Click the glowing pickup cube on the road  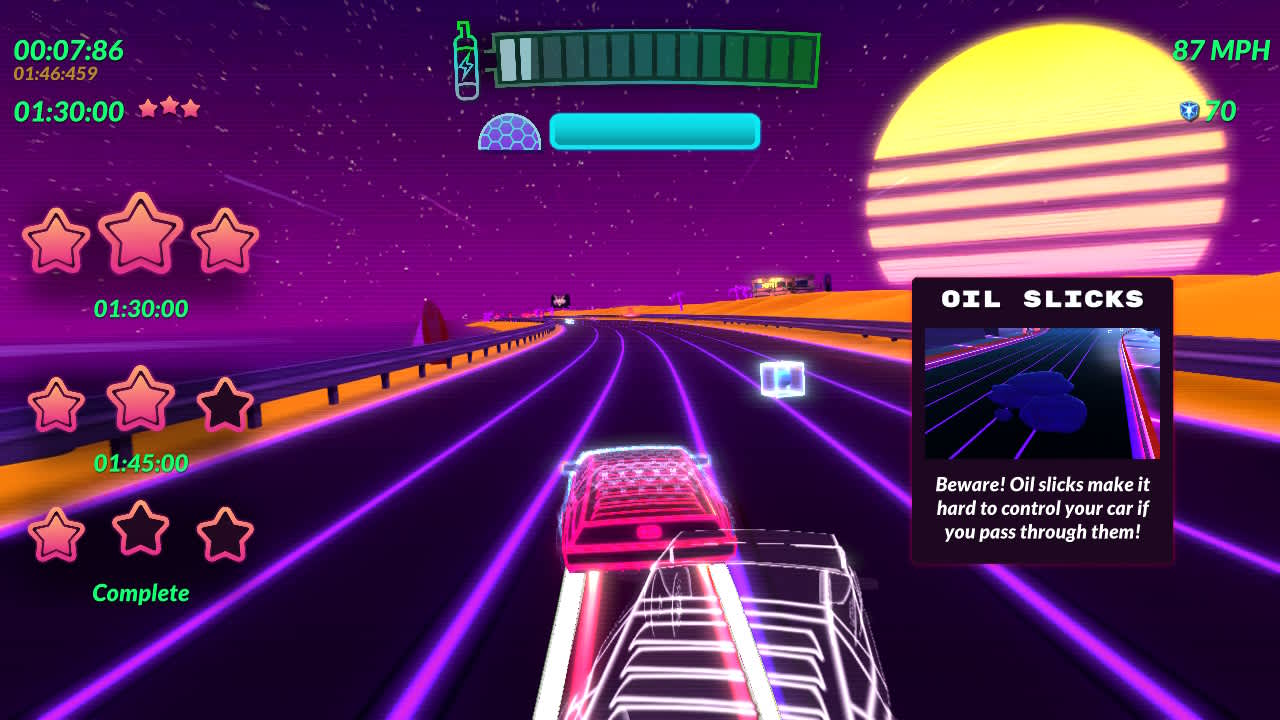pos(784,378)
